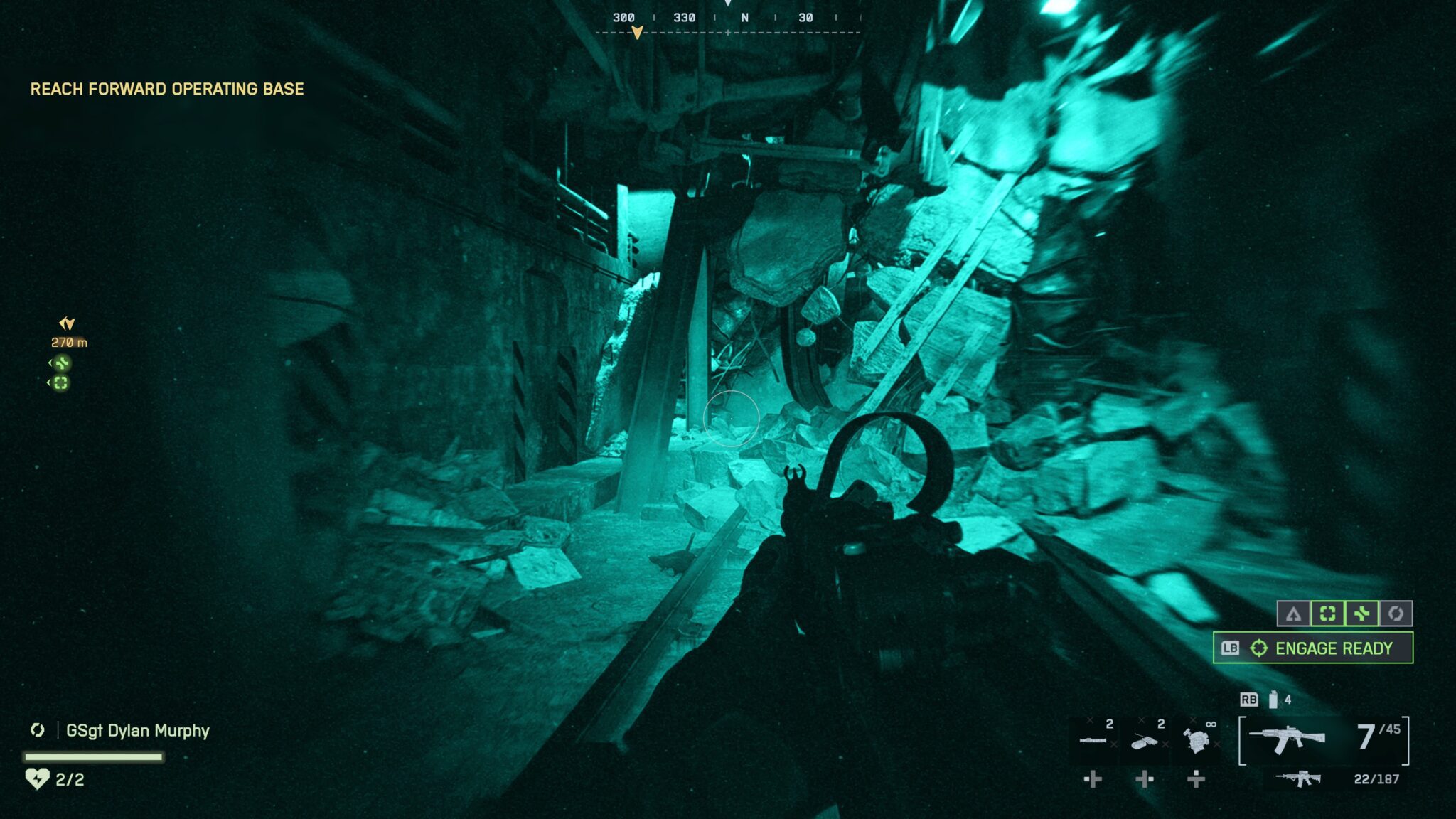Select the night-vision helmet gadget slot
Screen dimensions: 1456x819
1197,741
